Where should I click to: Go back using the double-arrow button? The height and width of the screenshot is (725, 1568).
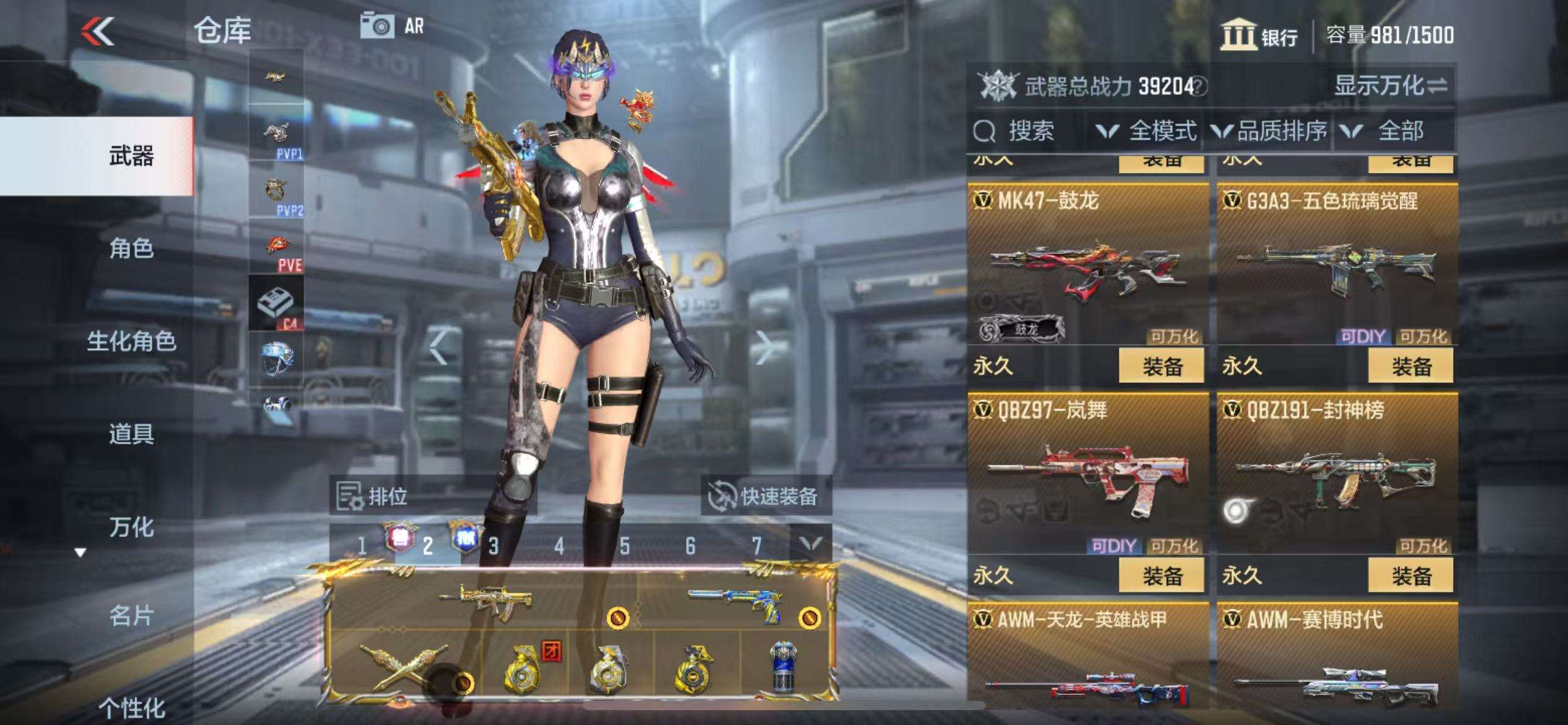[98, 31]
